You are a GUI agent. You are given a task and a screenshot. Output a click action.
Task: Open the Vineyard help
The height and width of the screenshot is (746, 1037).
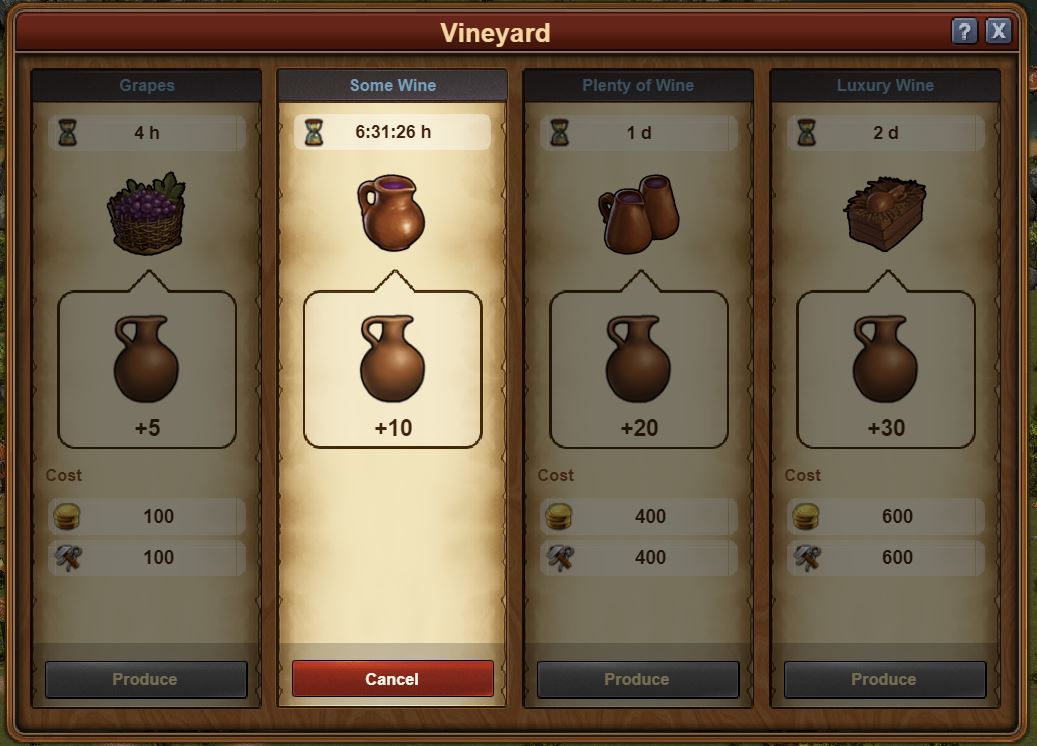coord(964,31)
